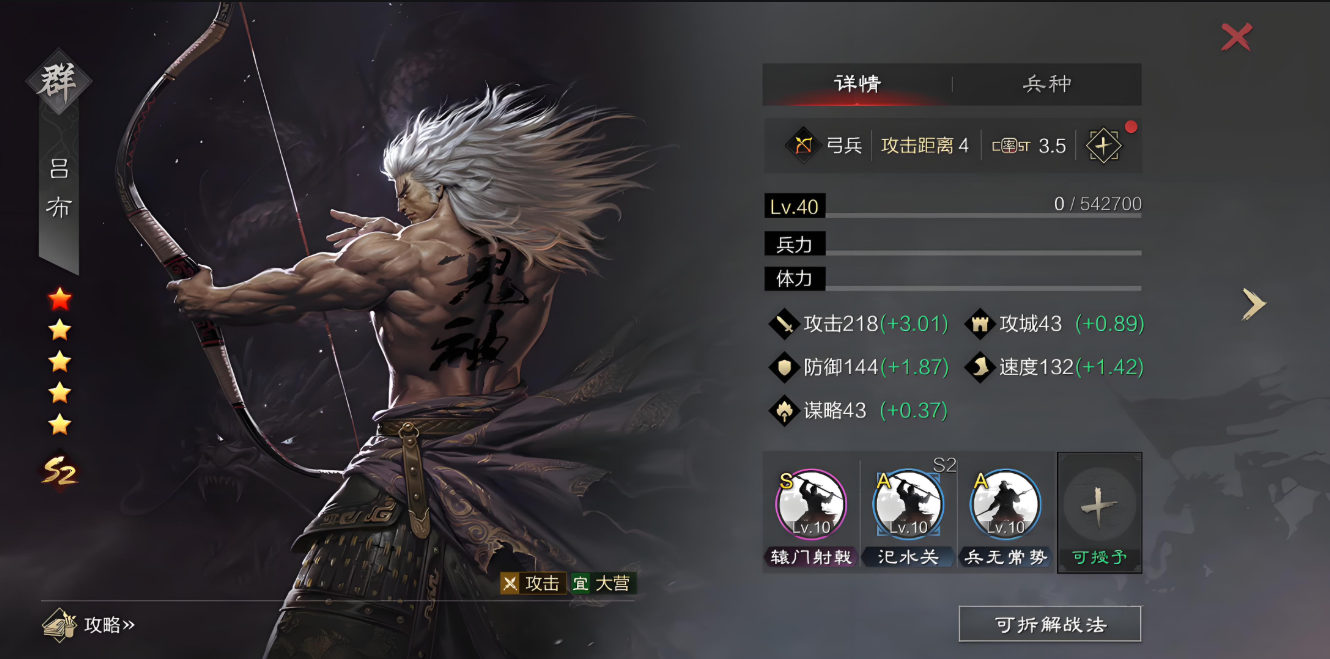Image resolution: width=1330 pixels, height=659 pixels.
Task: Close the hero detail panel
Action: pyautogui.click(x=1237, y=38)
